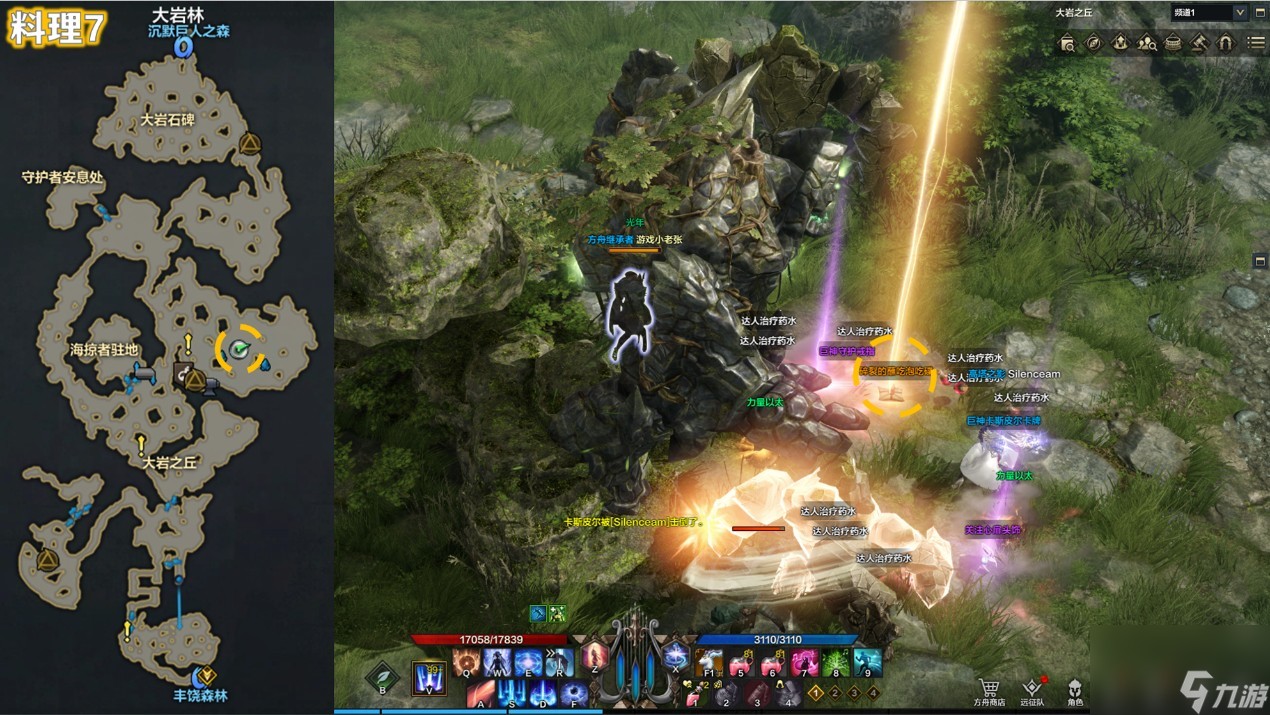Open the 频道1 channel dropdown
This screenshot has height=715, width=1270.
pos(1240,13)
